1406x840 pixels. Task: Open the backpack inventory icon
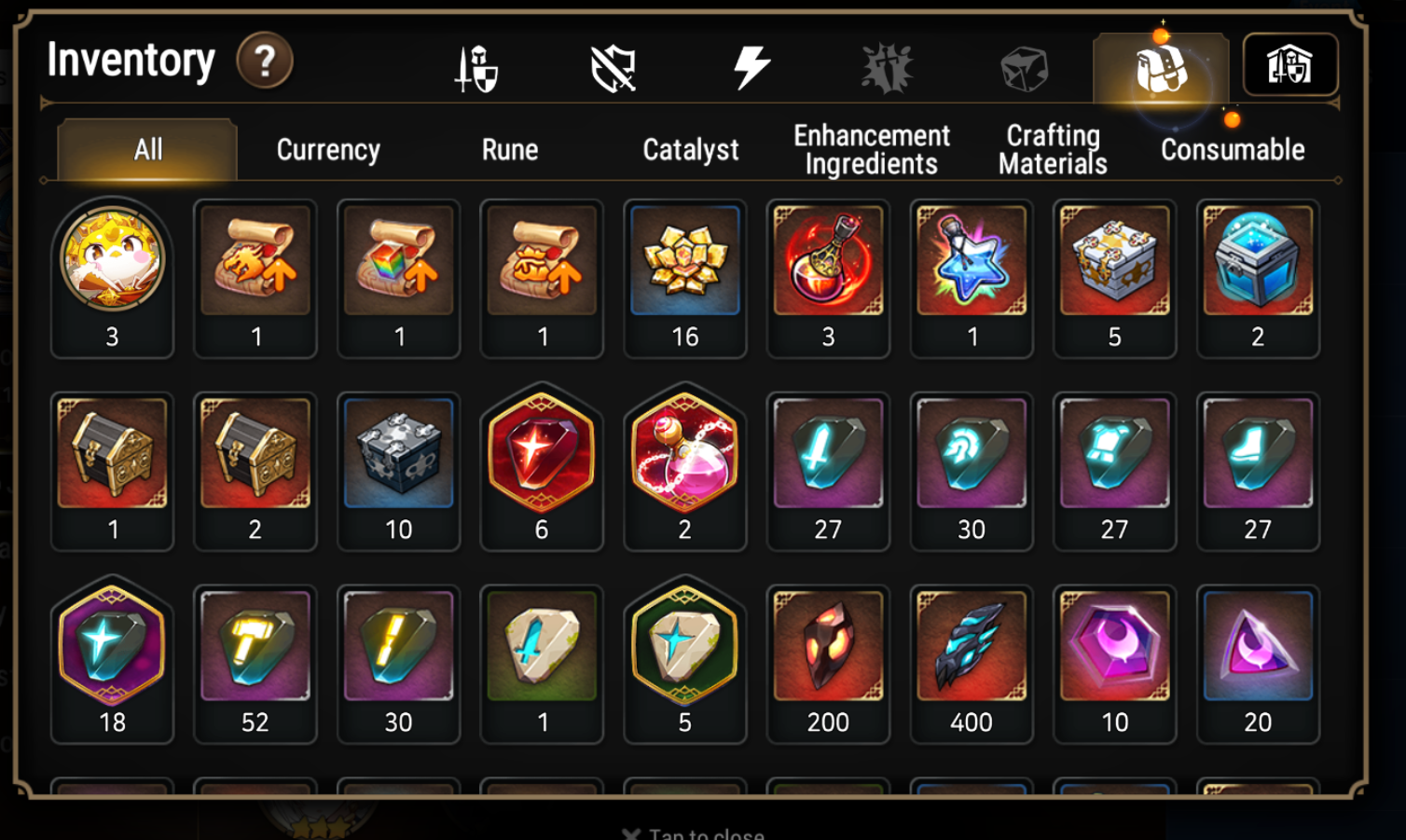1163,65
